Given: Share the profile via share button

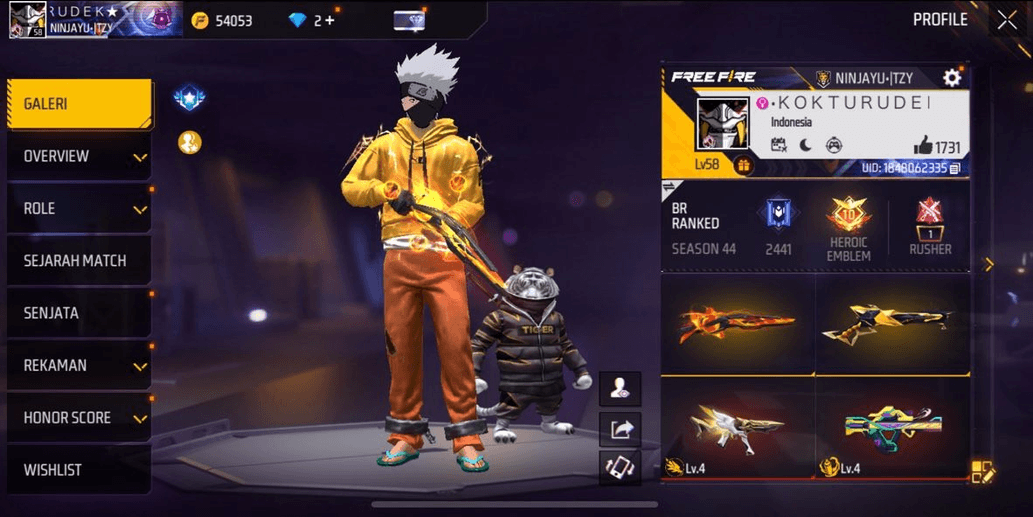Looking at the screenshot, I should (x=620, y=429).
